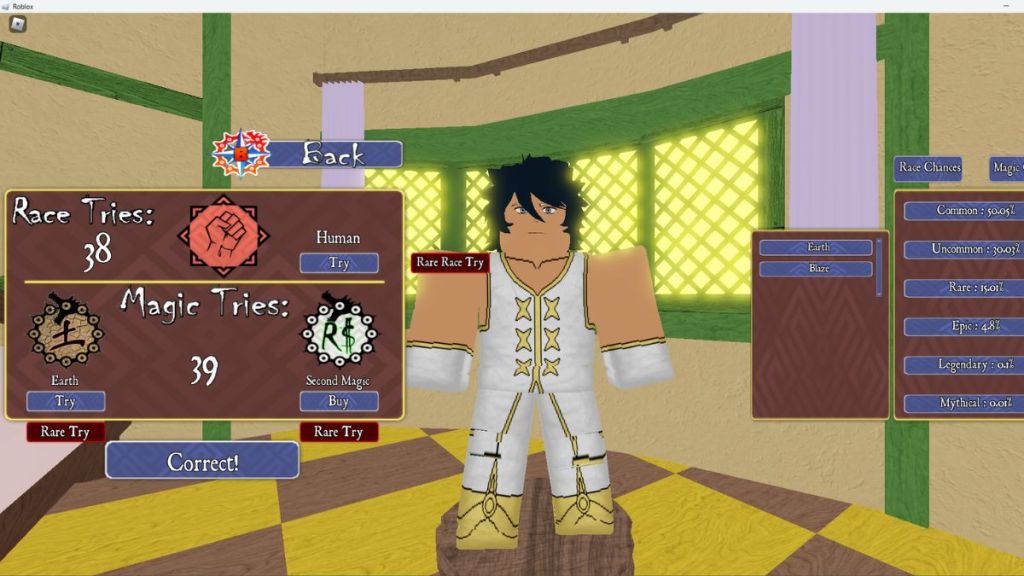Viewport: 1024px width, 576px height.
Task: Buy the Second Magic slot
Action: tap(339, 401)
